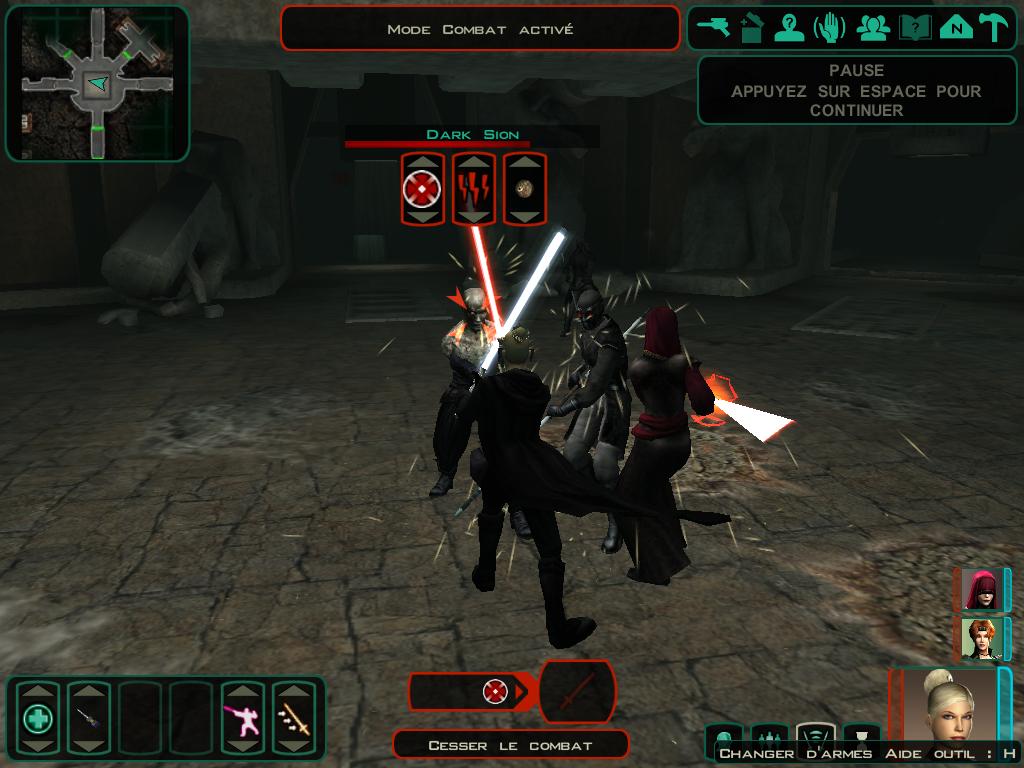Click the queued attack action icon

494,691
